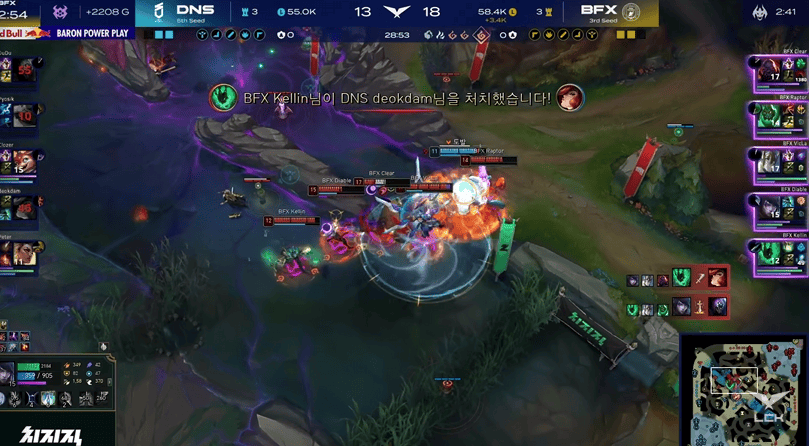The width and height of the screenshot is (810, 446).
Task: Select DuDu's champion portrait
Action: coord(22,70)
